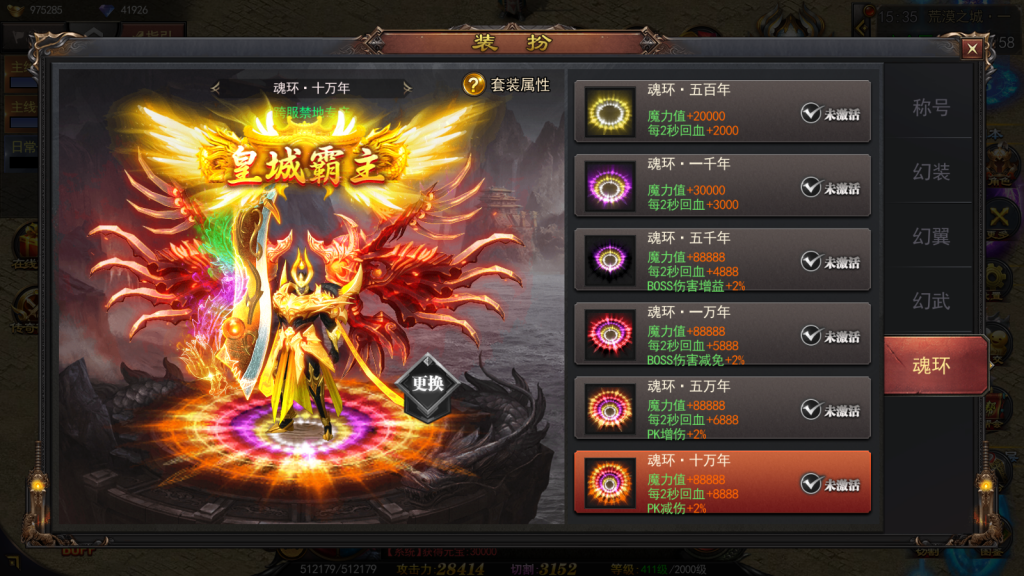Select the 魂环 tab
This screenshot has width=1024, height=576.
931,365
